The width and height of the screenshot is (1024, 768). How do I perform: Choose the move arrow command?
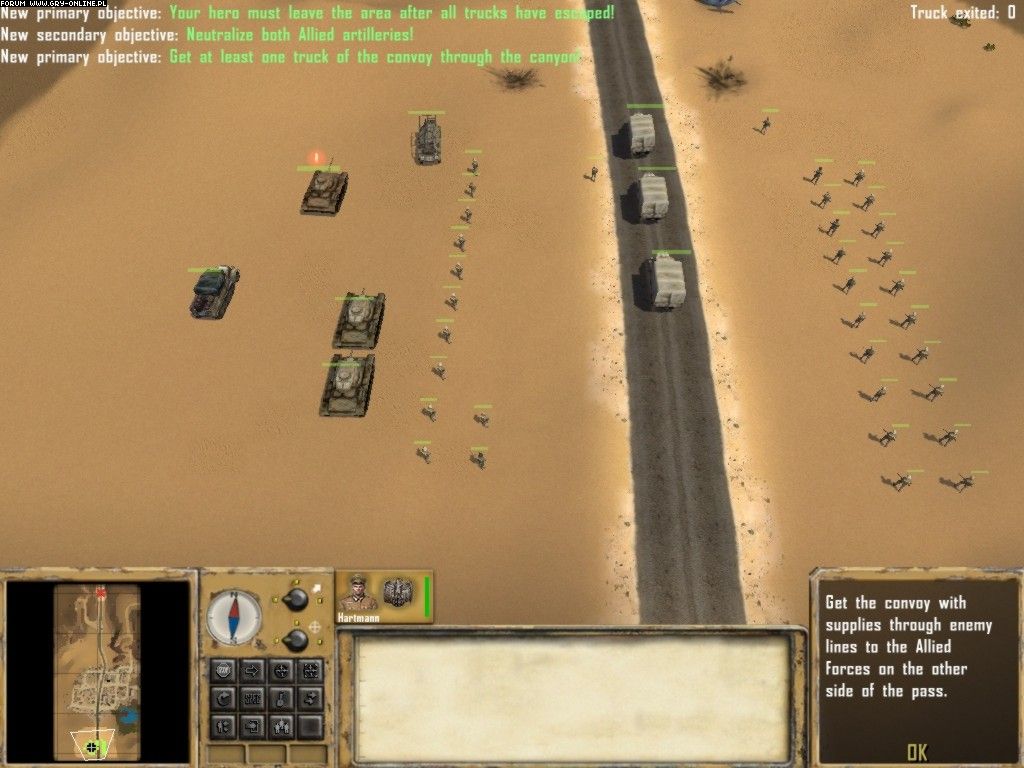pyautogui.click(x=253, y=671)
